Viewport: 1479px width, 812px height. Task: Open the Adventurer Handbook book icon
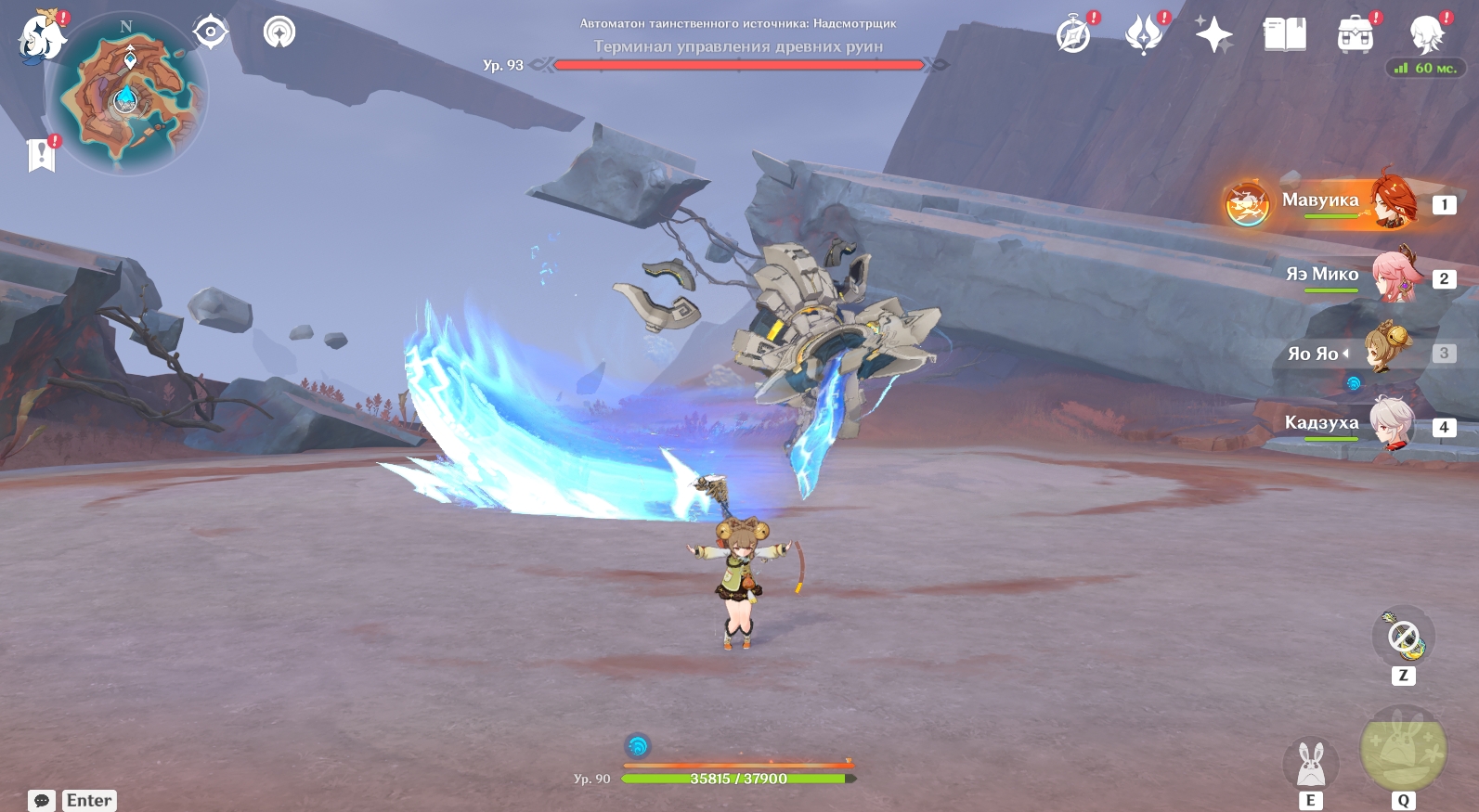1284,35
